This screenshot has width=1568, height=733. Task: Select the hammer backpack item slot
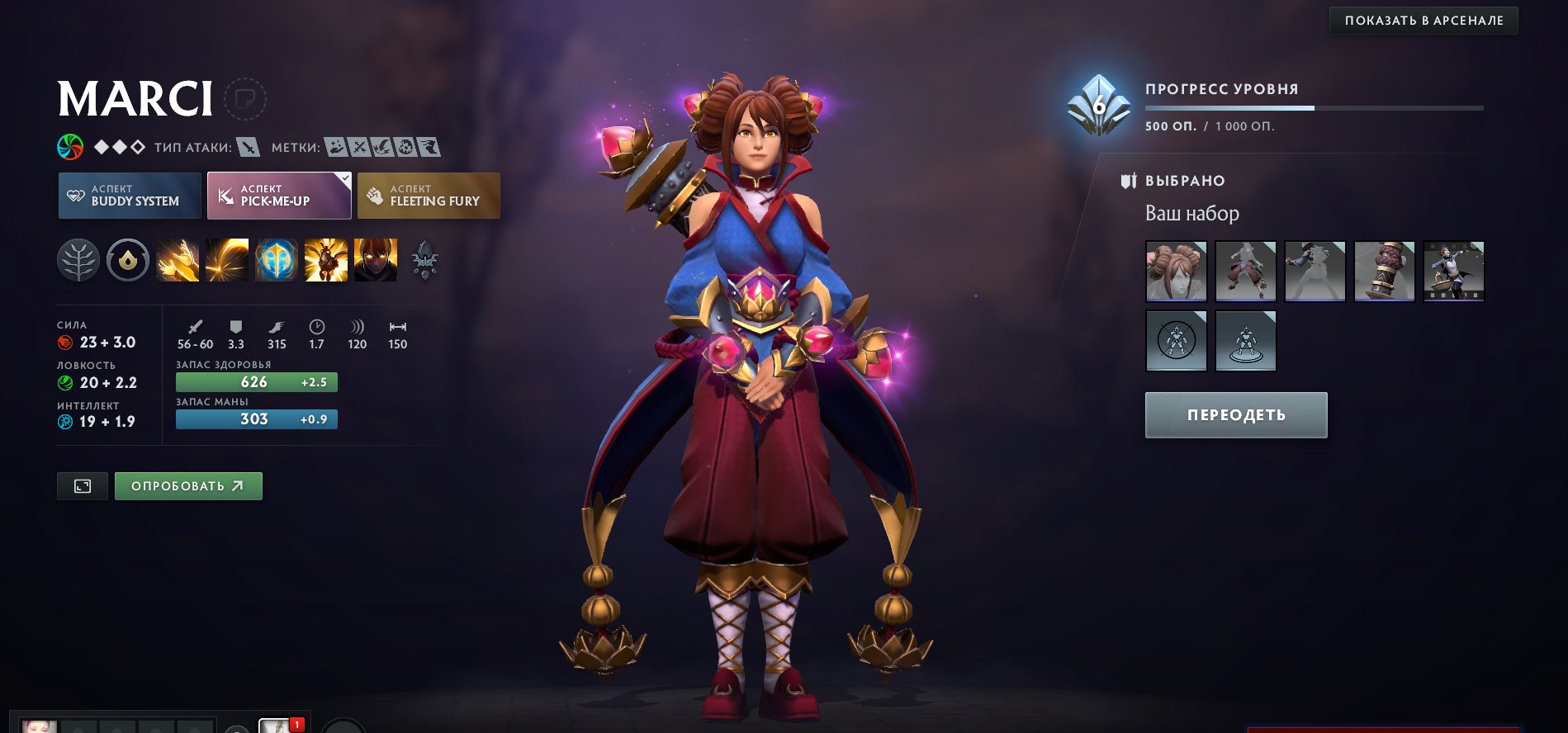(x=1385, y=272)
